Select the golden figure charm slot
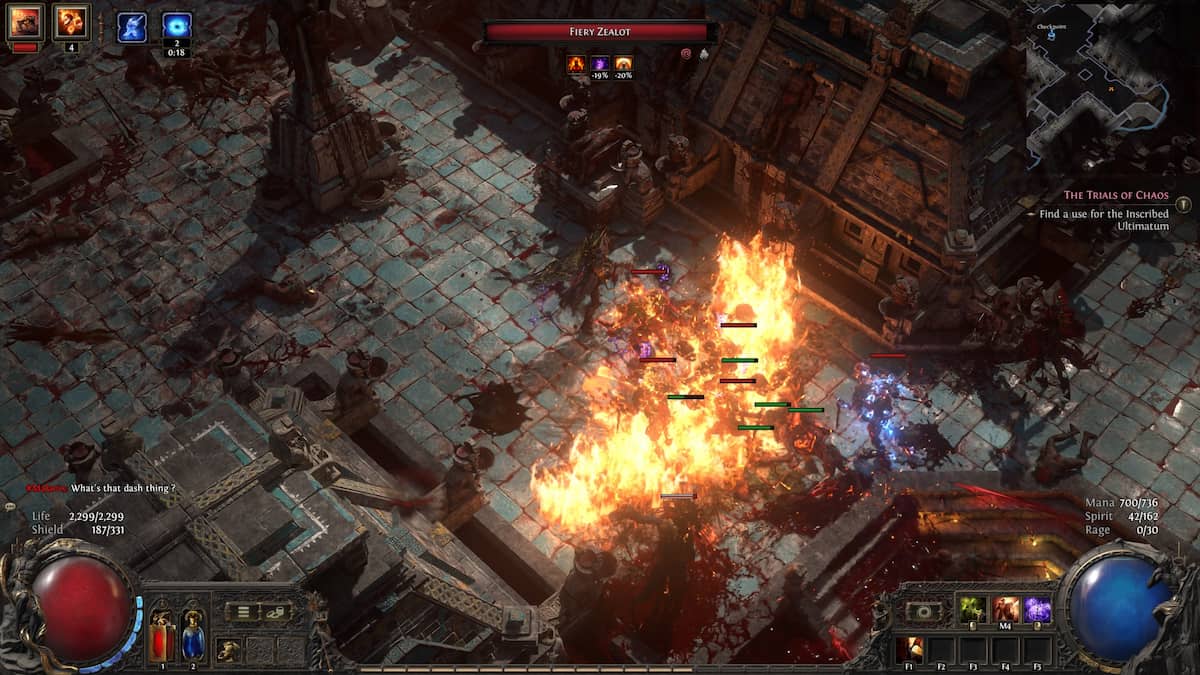Image resolution: width=1200 pixels, height=675 pixels. point(229,649)
